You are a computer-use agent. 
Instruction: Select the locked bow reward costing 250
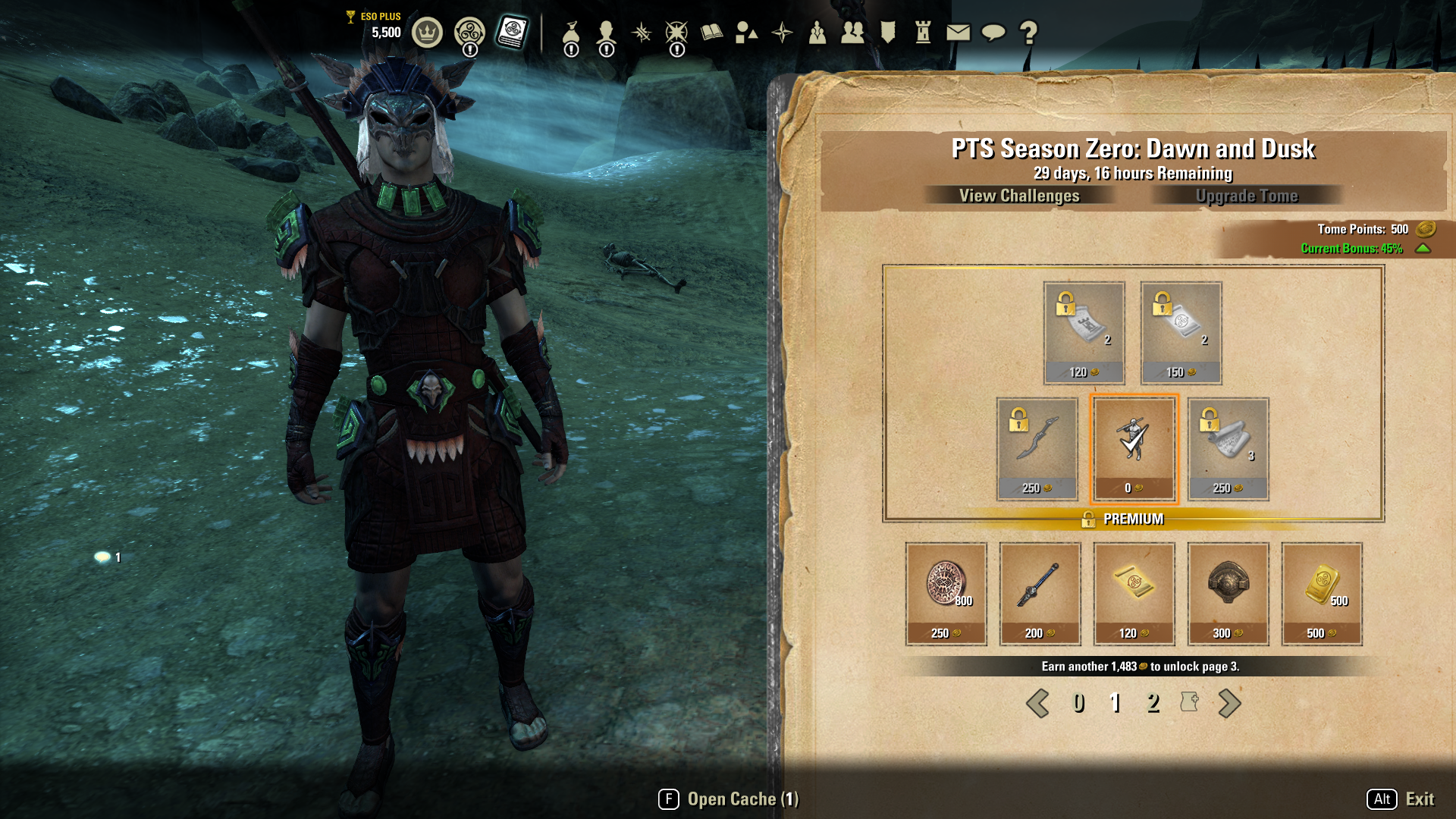[1037, 448]
